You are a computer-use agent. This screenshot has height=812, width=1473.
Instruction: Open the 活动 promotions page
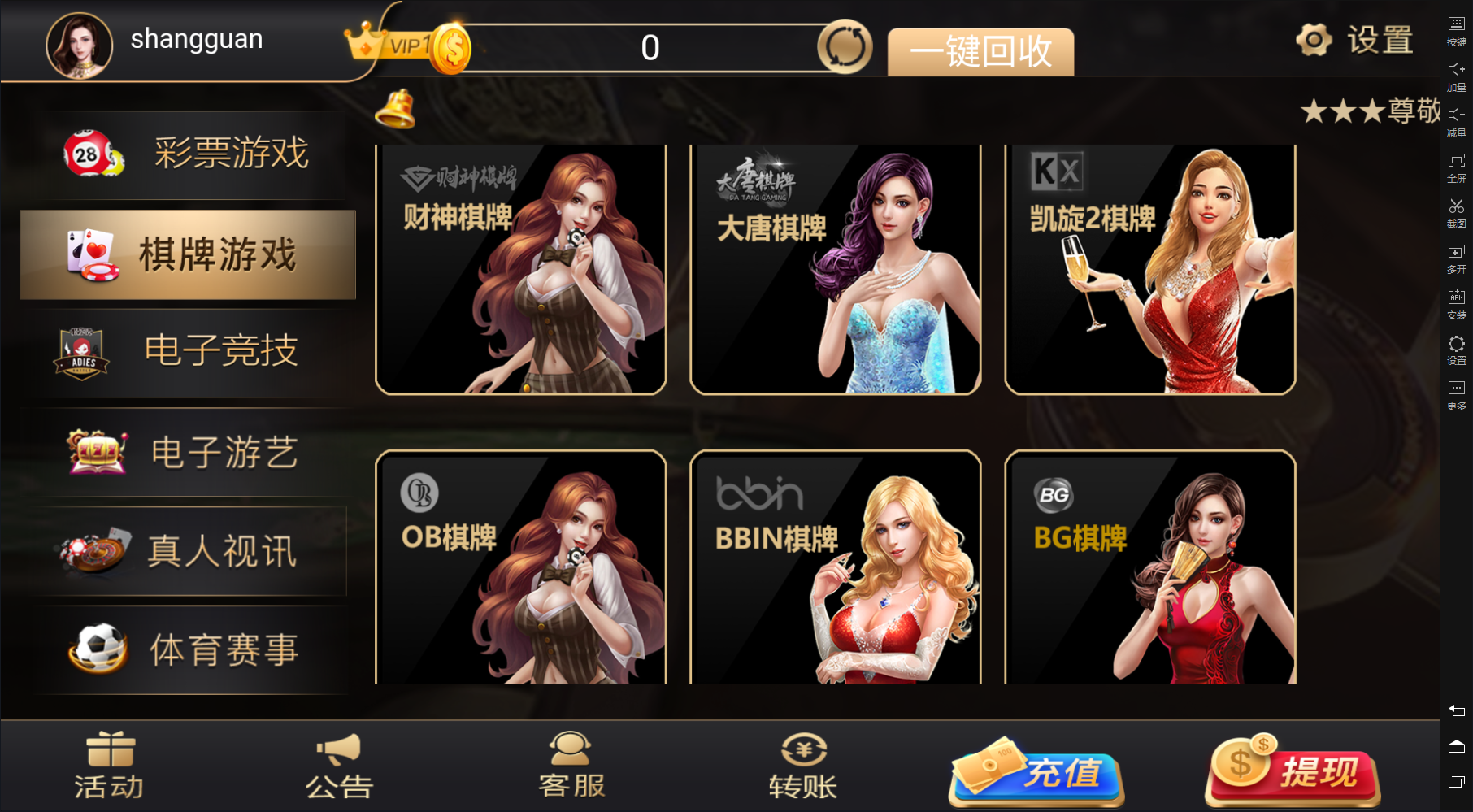pos(110,766)
